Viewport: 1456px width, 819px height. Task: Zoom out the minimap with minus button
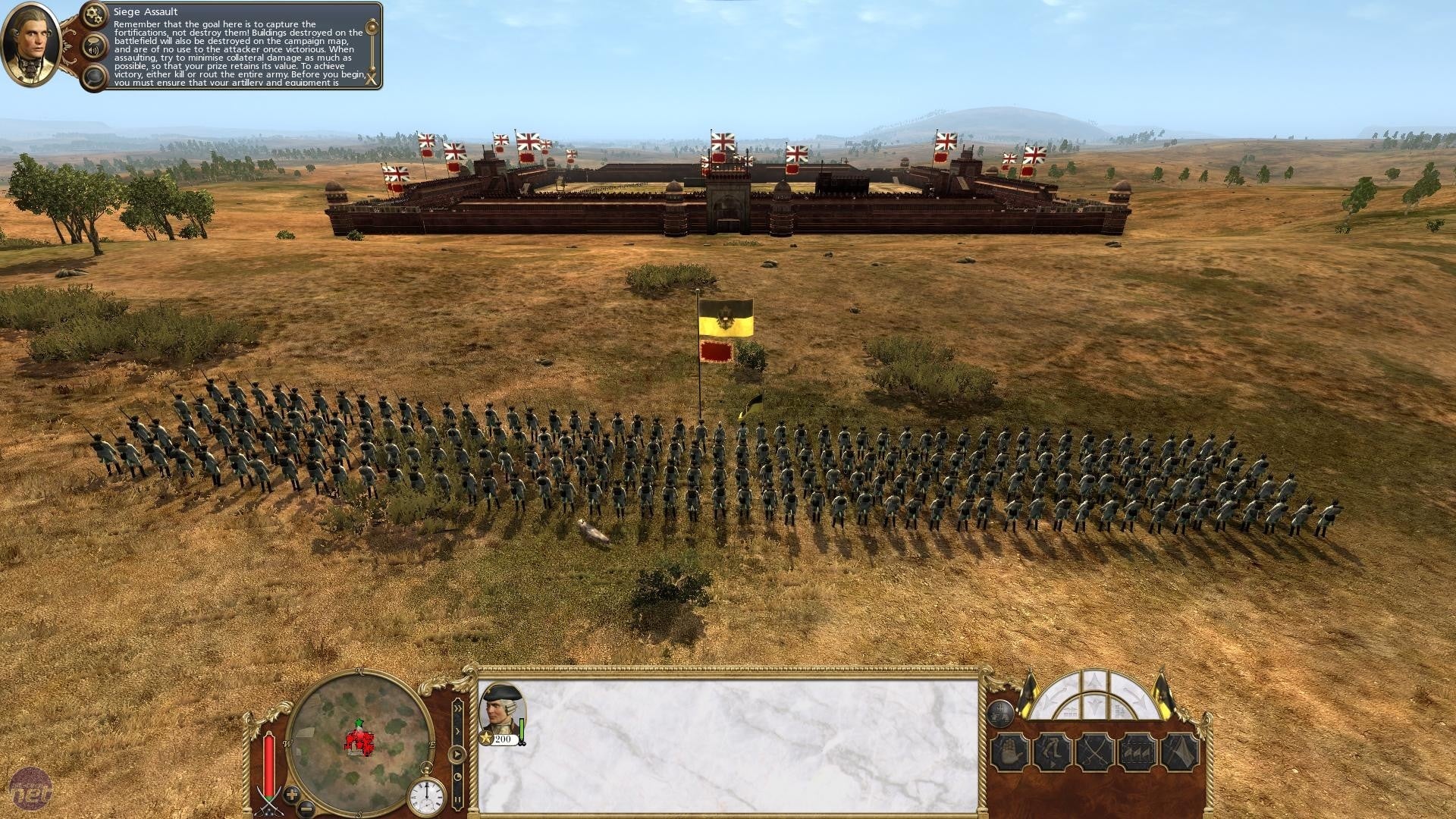(x=306, y=807)
